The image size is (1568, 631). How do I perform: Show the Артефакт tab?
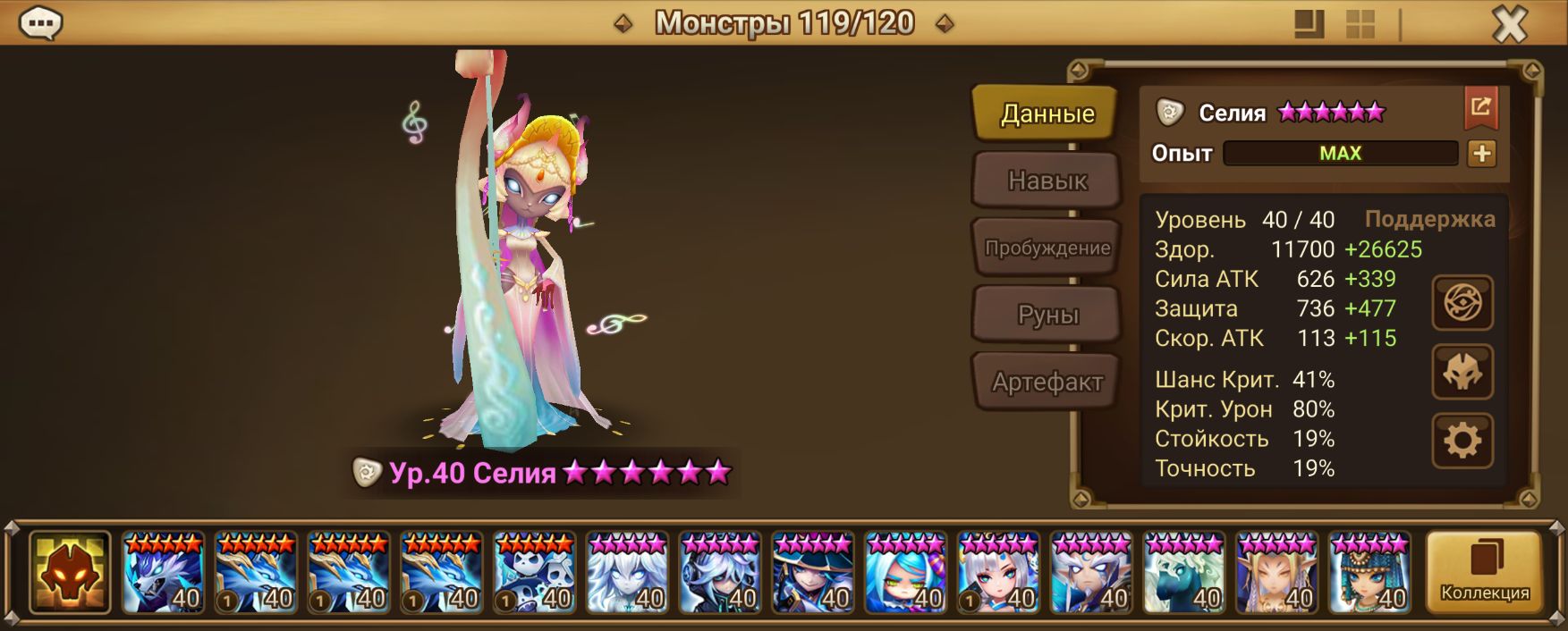click(x=1047, y=382)
